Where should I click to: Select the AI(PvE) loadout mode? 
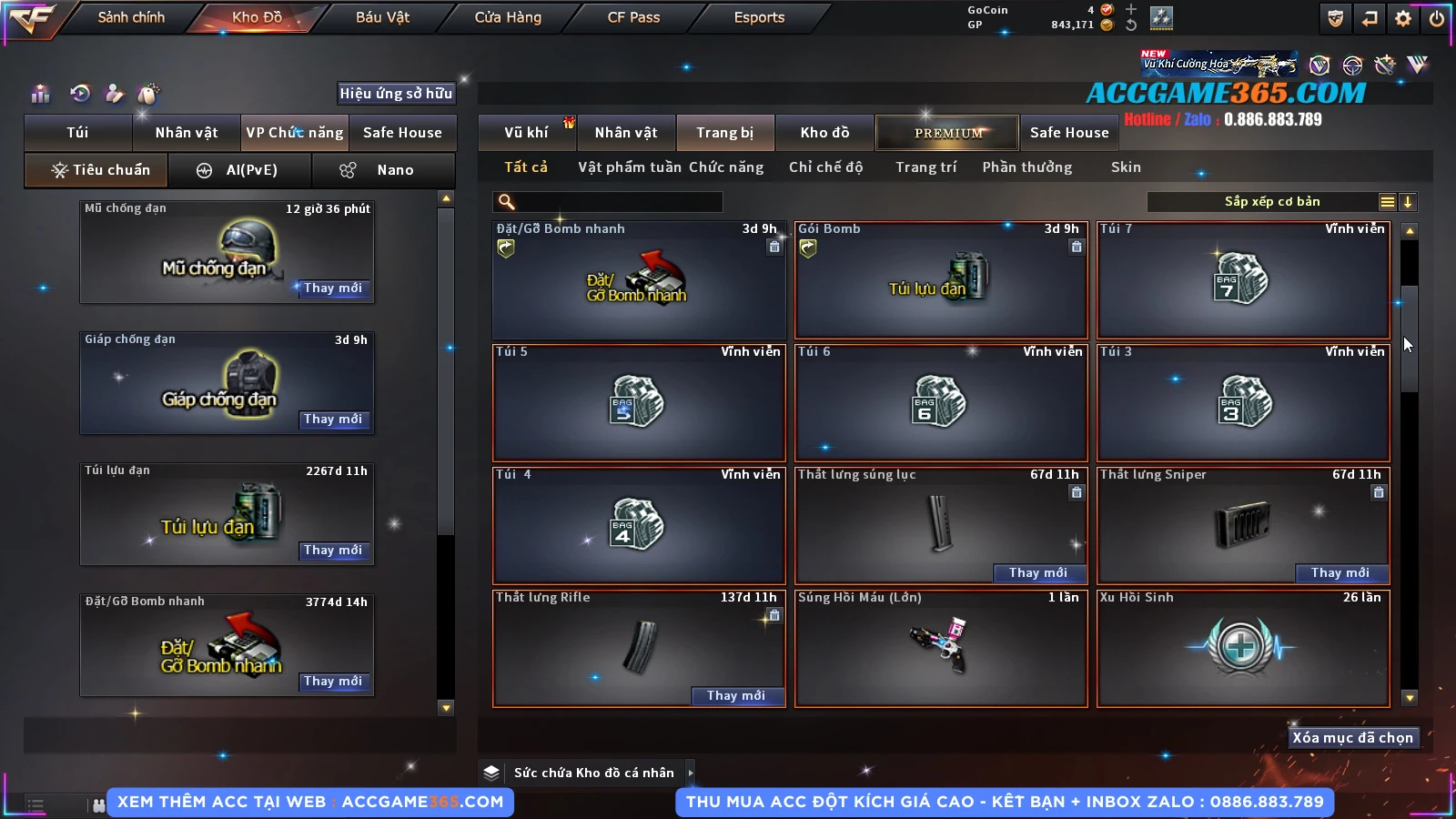(x=240, y=170)
